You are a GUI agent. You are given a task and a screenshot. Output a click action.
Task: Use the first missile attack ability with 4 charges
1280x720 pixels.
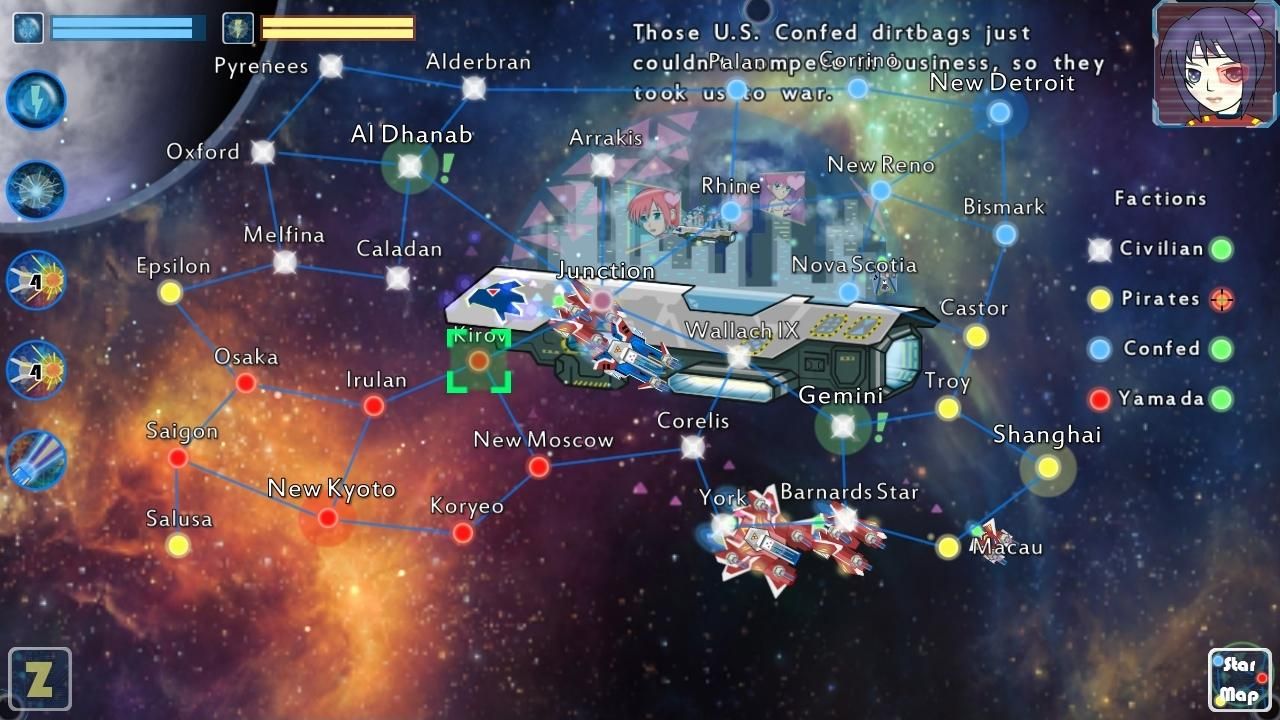click(36, 280)
